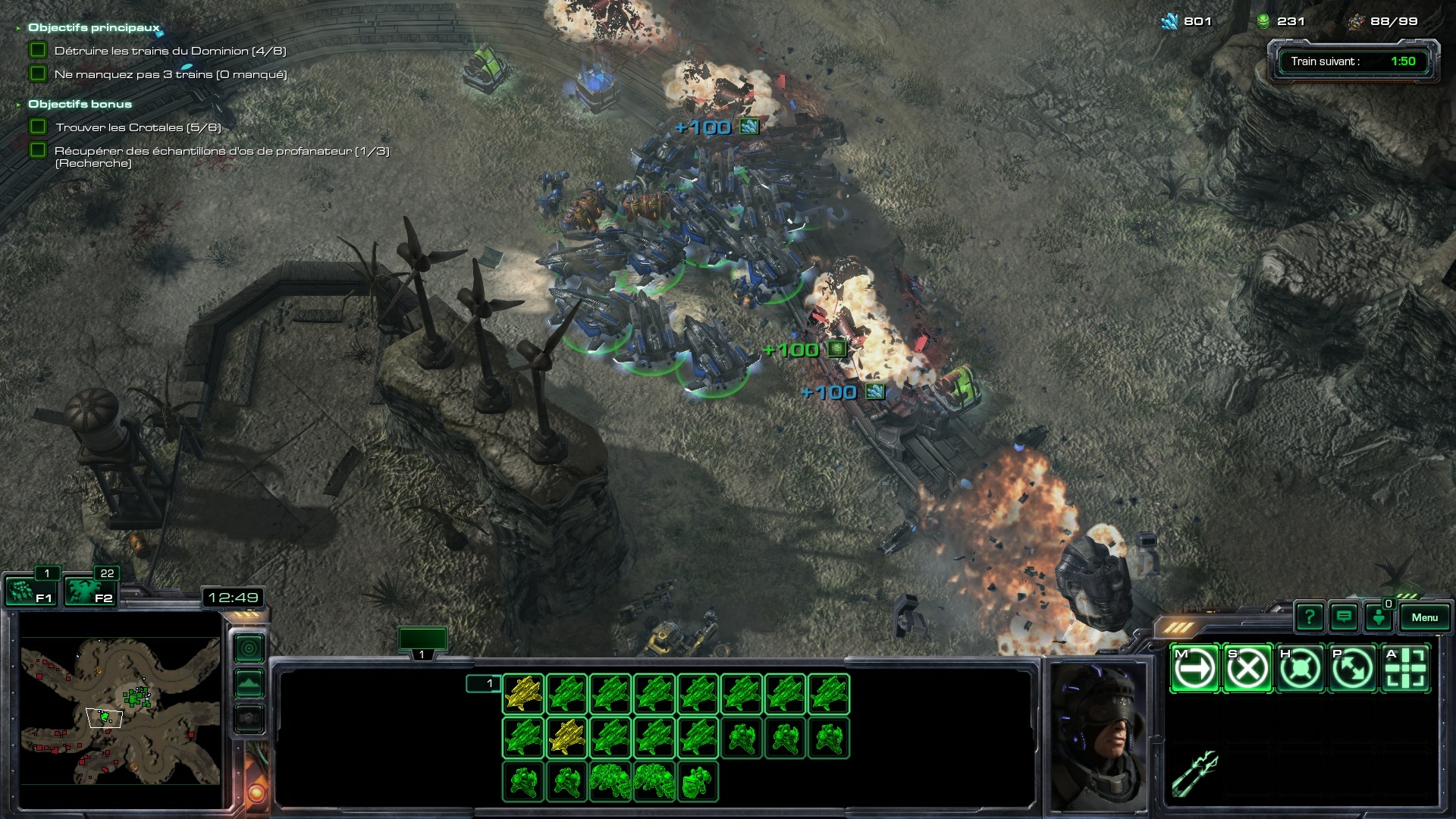This screenshot has width=1456, height=819.
Task: Activate the Hold Position command
Action: point(1300,669)
